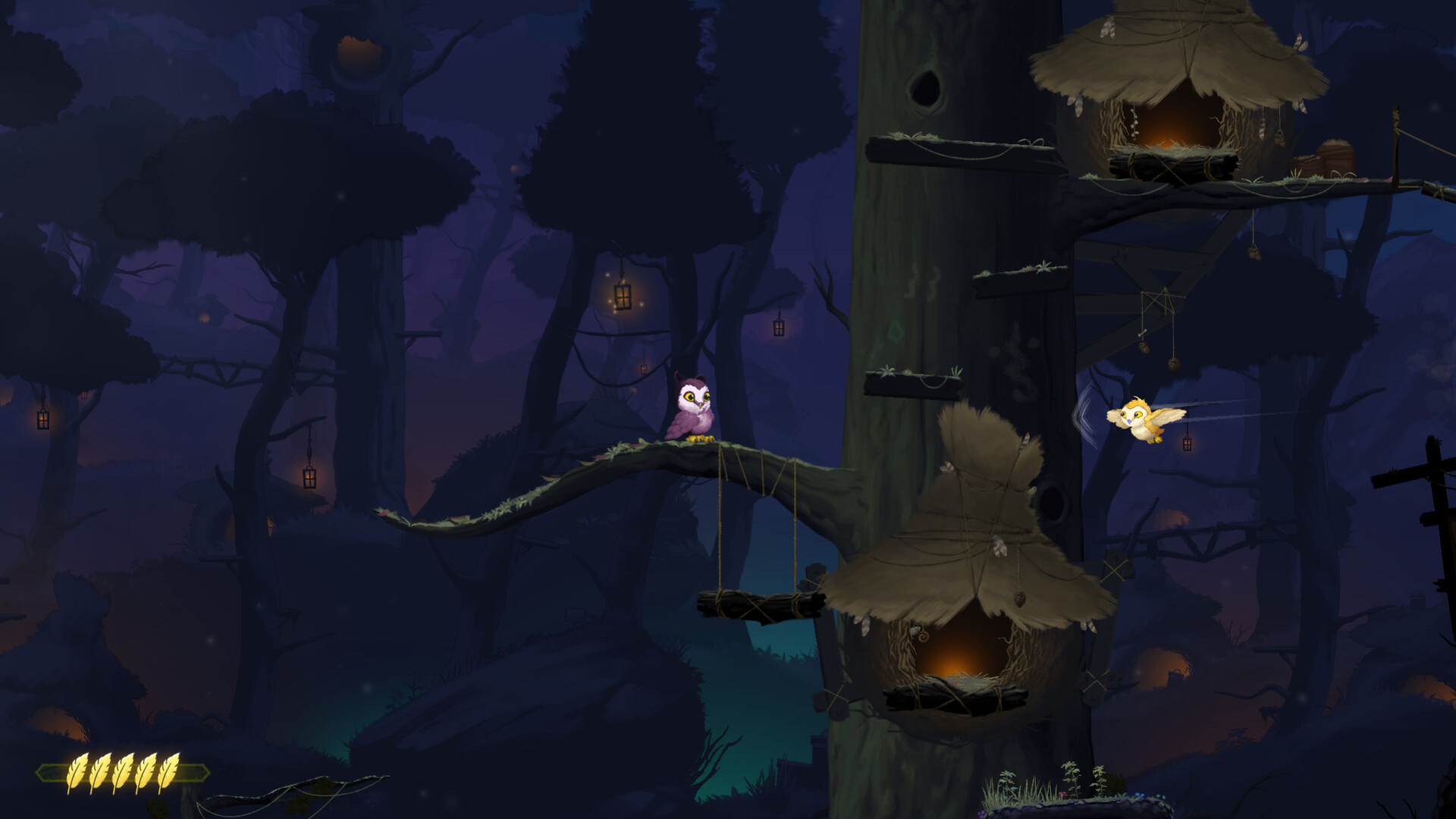Viewport: 1456px width, 819px height.
Task: Select the lantern hanging near the treetops
Action: point(623,296)
